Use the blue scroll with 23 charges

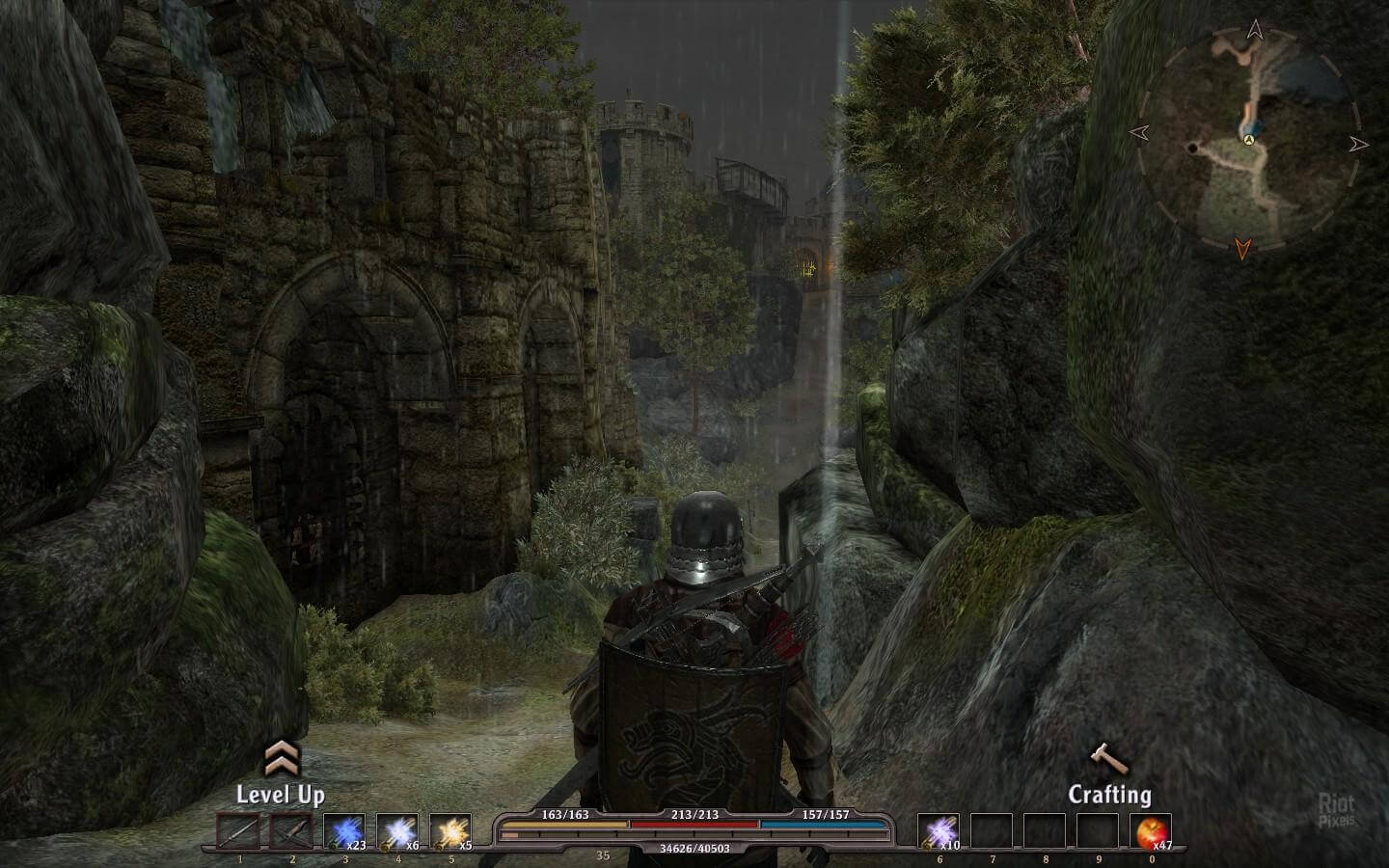click(x=343, y=831)
